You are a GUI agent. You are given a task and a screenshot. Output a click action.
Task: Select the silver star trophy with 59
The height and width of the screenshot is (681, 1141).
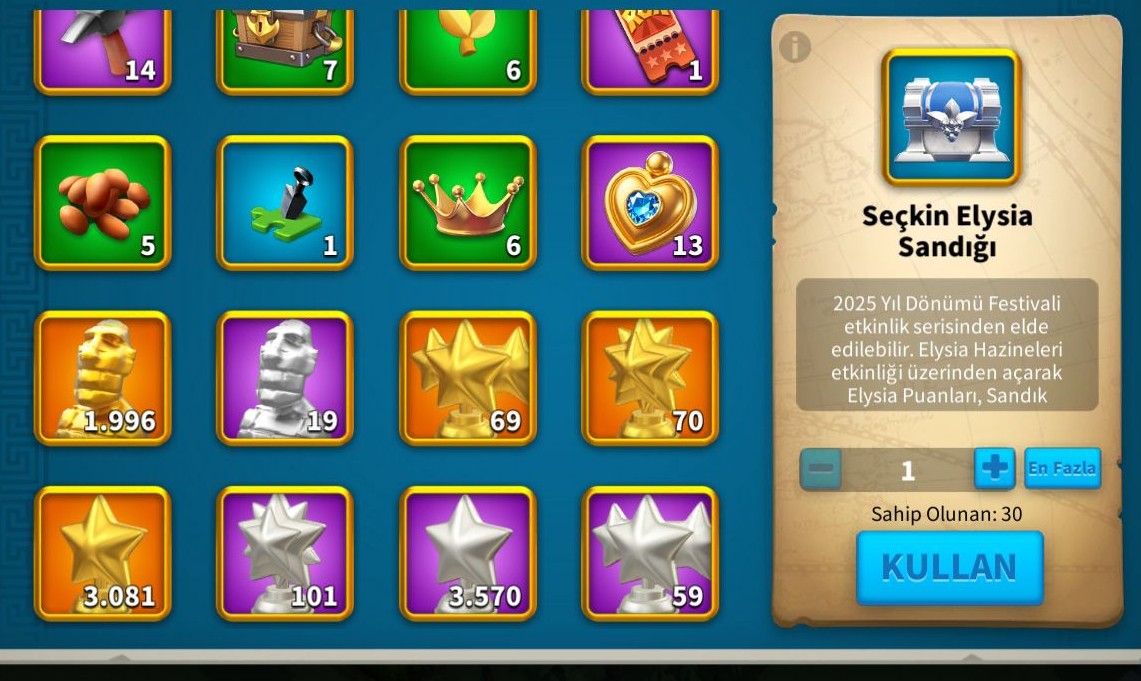[x=650, y=553]
